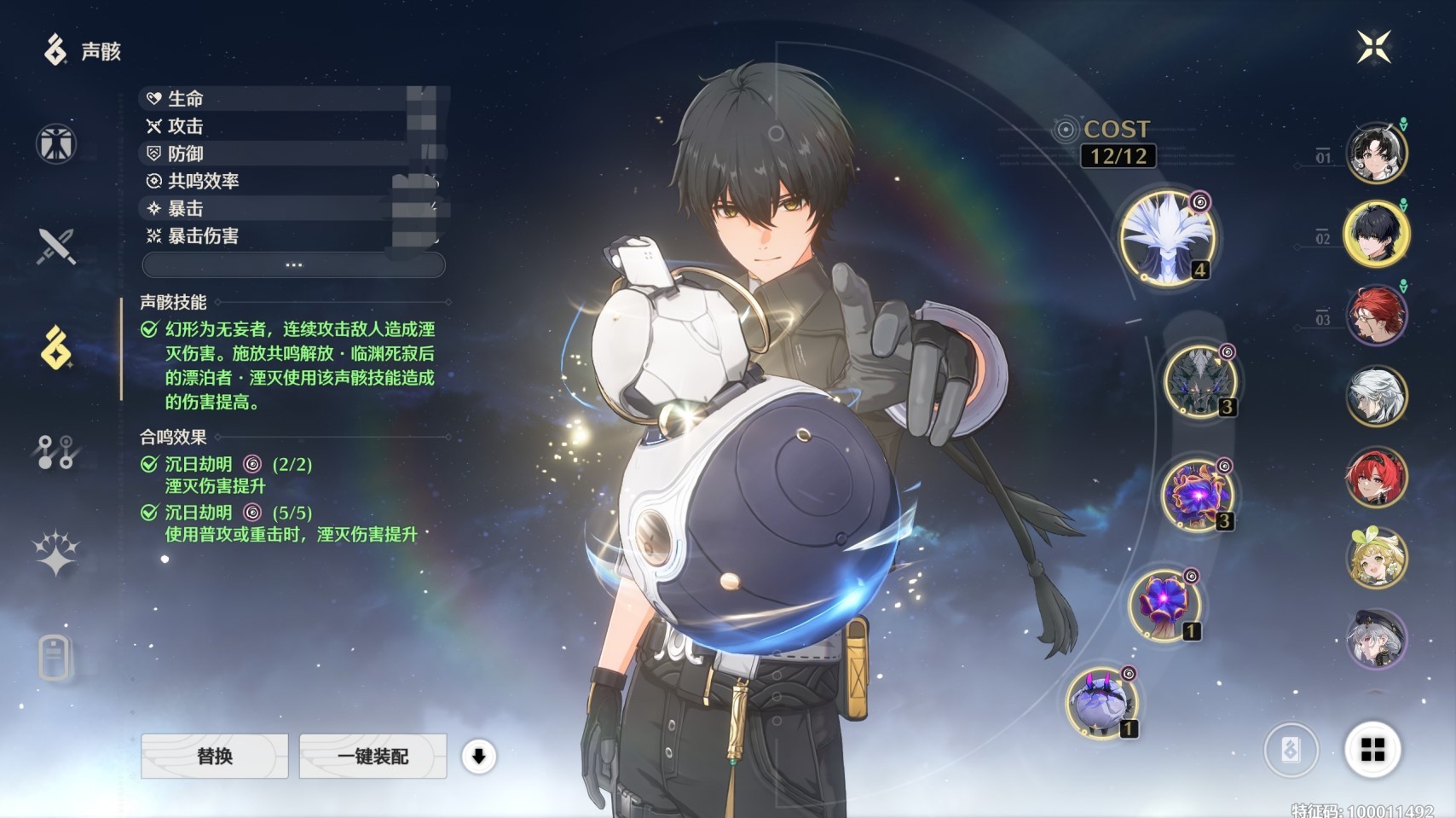Expand the stats list with the ellipsis bar
The width and height of the screenshot is (1456, 818).
(293, 265)
